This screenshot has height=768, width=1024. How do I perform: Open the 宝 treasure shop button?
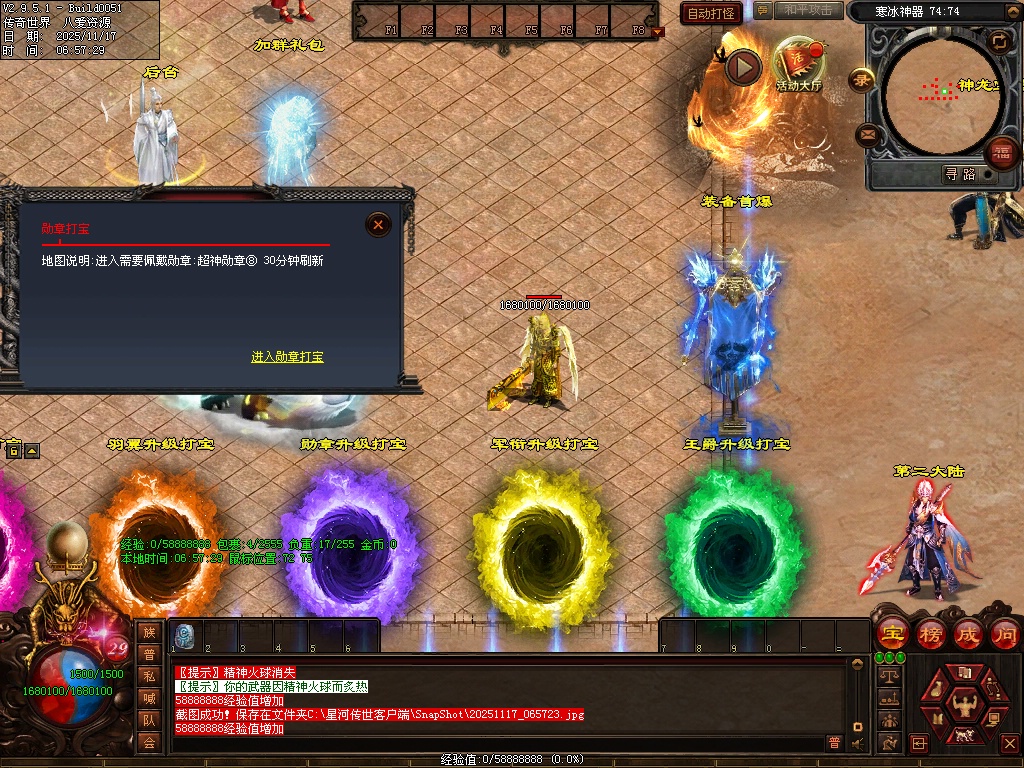tap(892, 634)
